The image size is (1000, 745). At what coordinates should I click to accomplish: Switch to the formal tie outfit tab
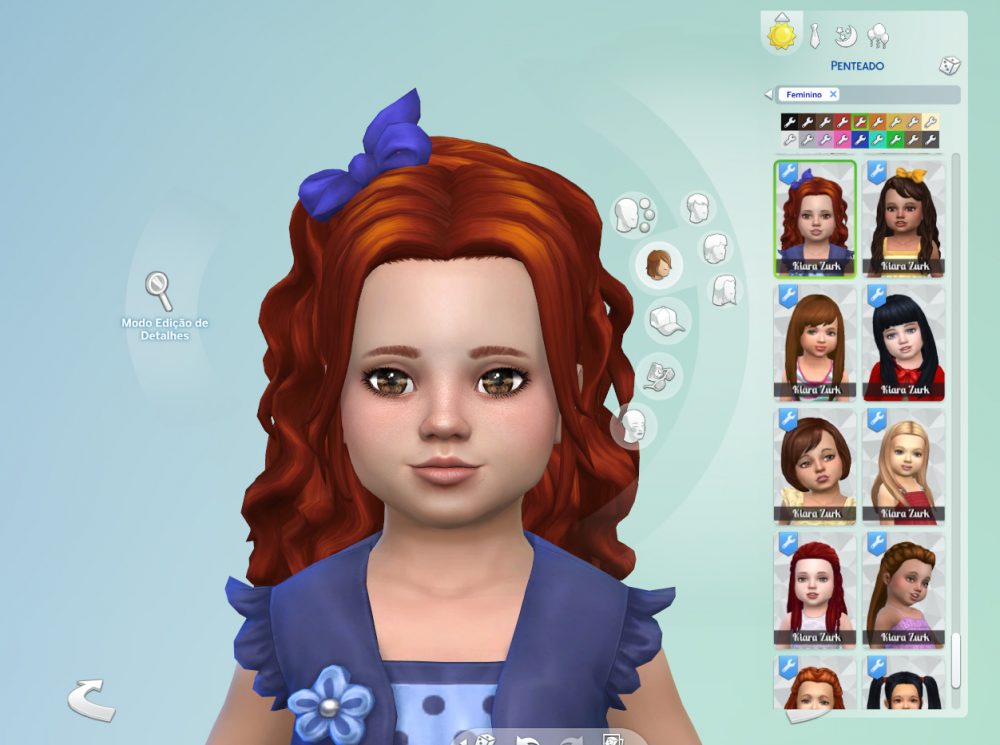[815, 36]
